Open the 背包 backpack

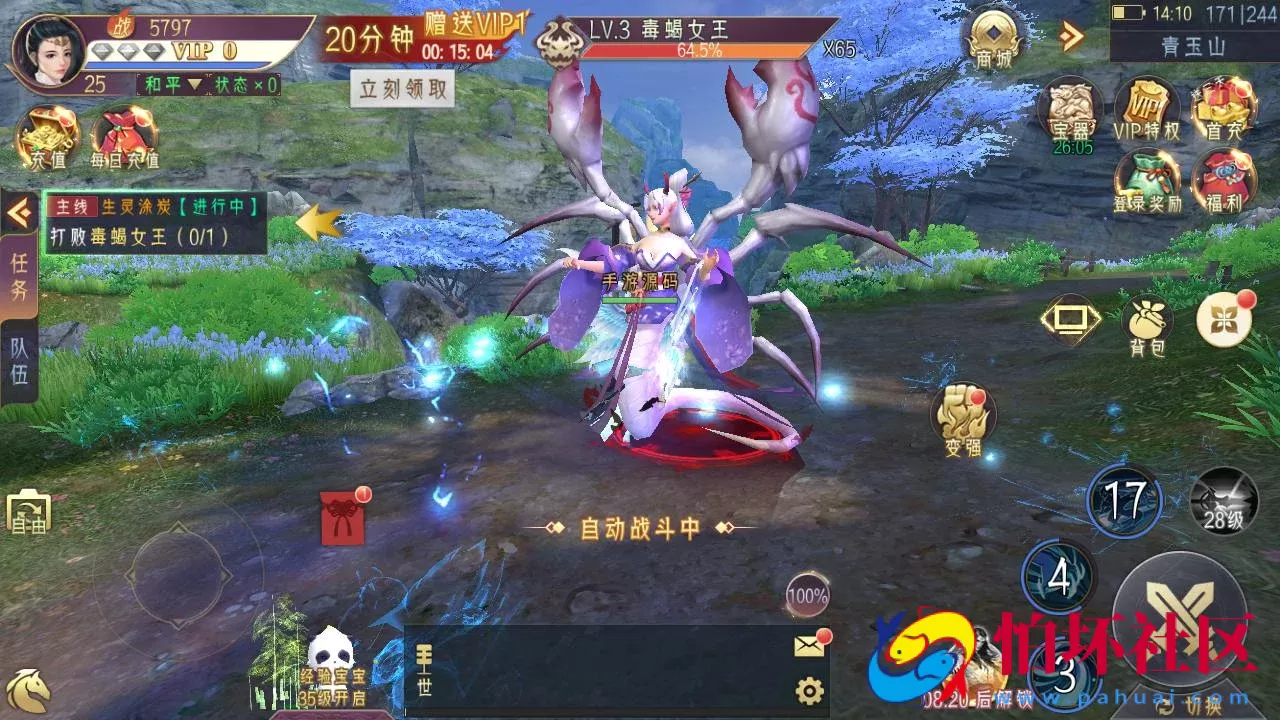coord(1146,316)
